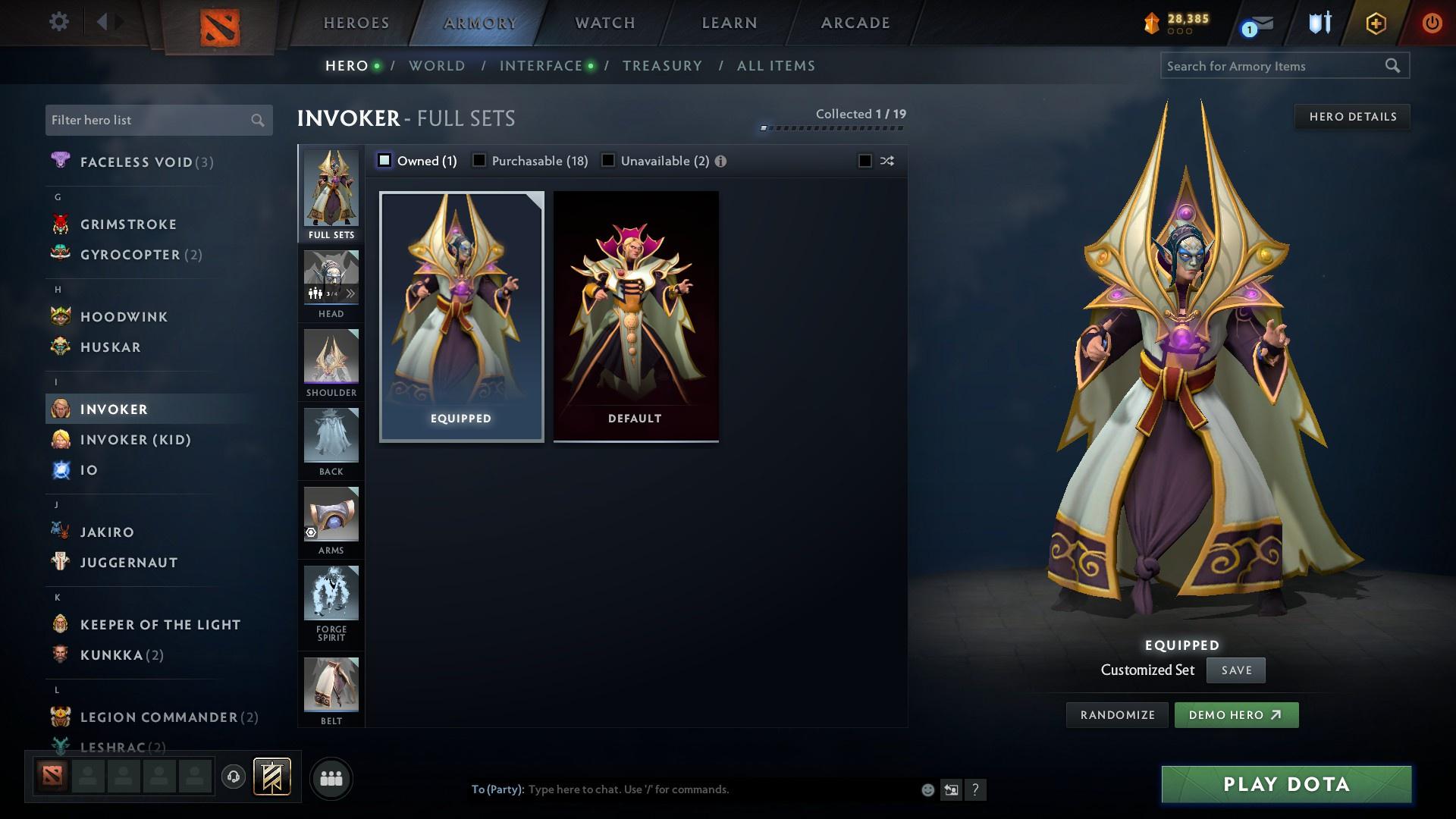Click the shuffle icon in the filter bar
Image resolution: width=1456 pixels, height=819 pixels.
[x=886, y=161]
